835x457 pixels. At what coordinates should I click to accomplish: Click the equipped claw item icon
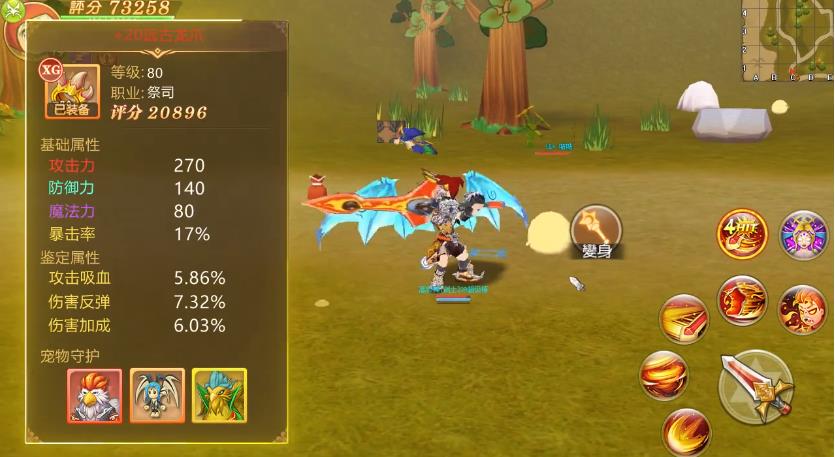(70, 90)
